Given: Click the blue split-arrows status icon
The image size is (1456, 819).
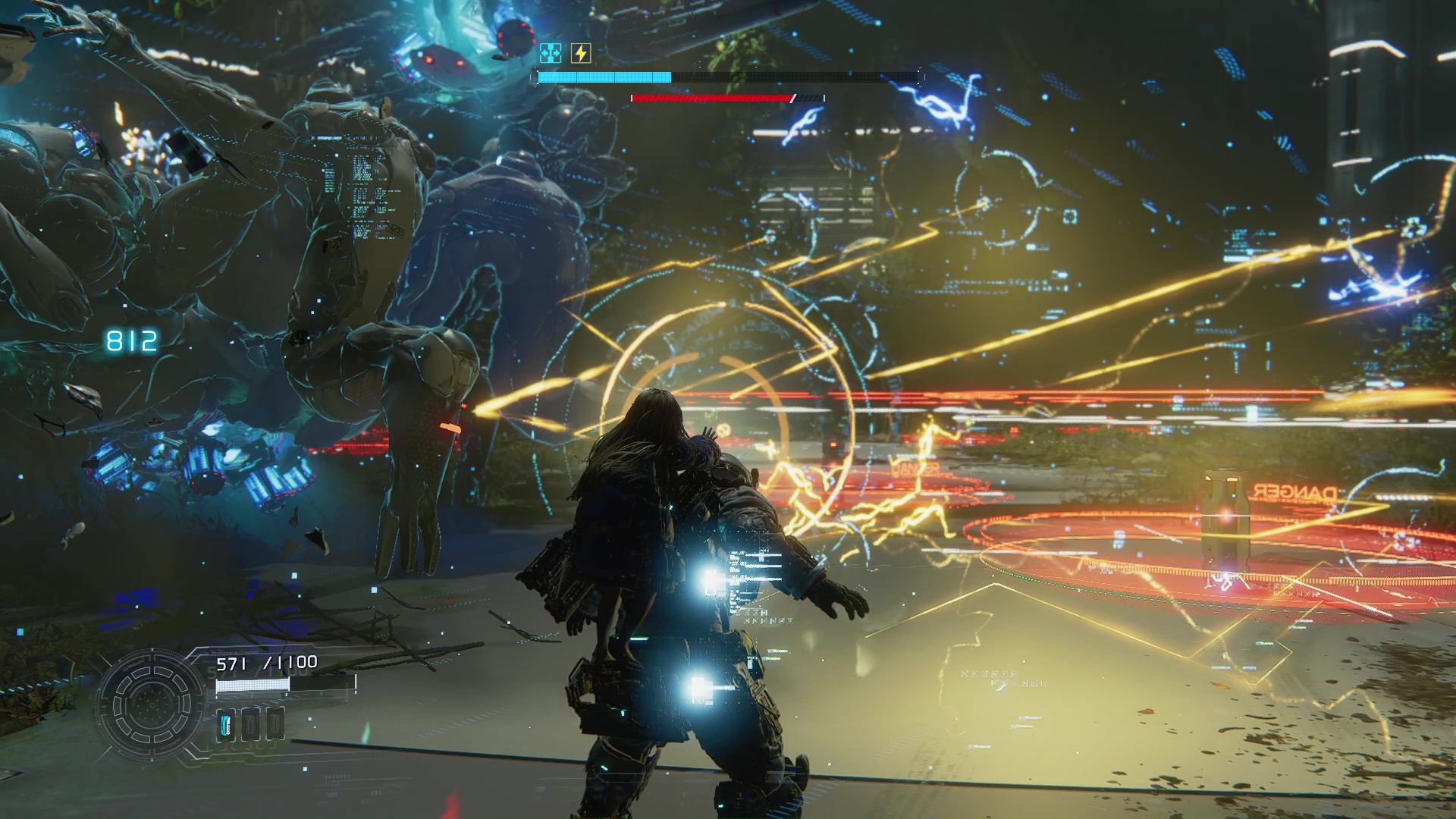Looking at the screenshot, I should tap(551, 53).
